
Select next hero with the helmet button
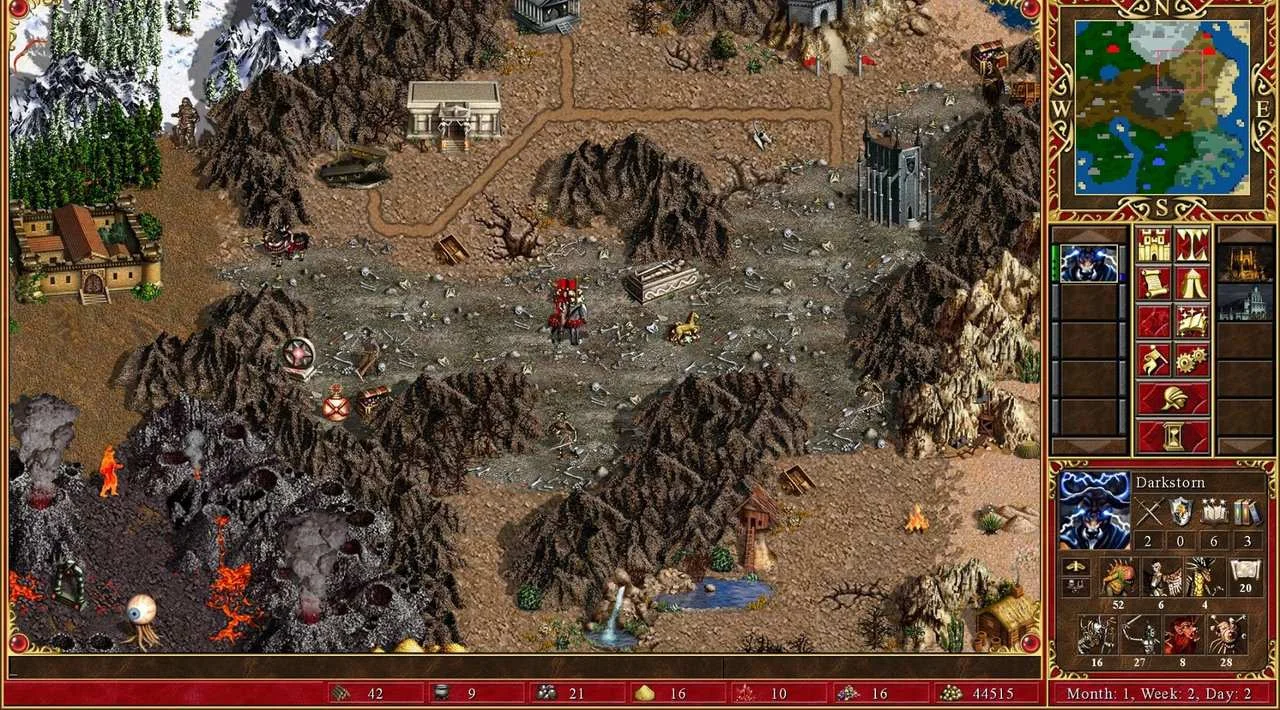[x=1172, y=398]
